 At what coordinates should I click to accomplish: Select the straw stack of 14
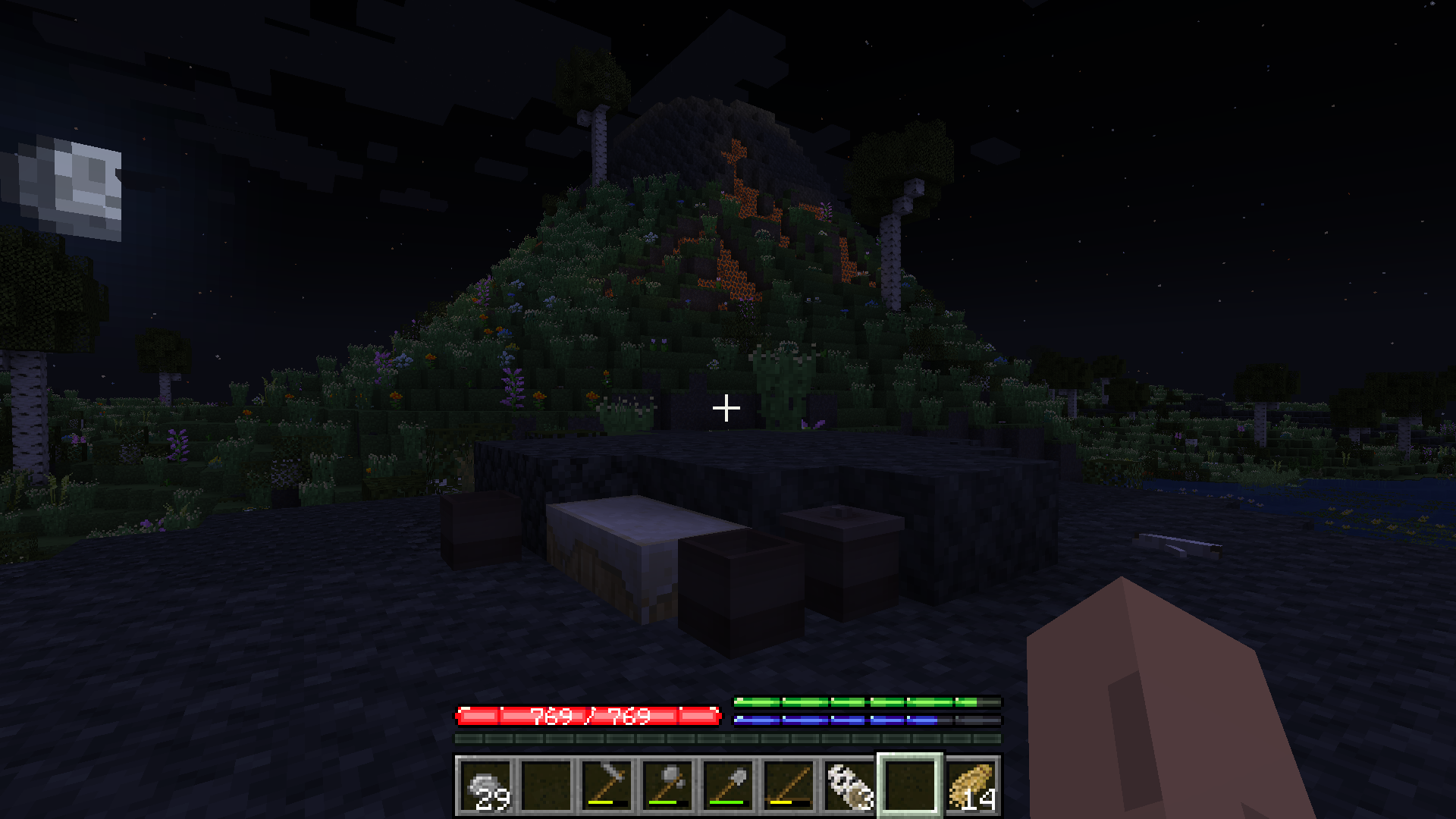[x=971, y=786]
